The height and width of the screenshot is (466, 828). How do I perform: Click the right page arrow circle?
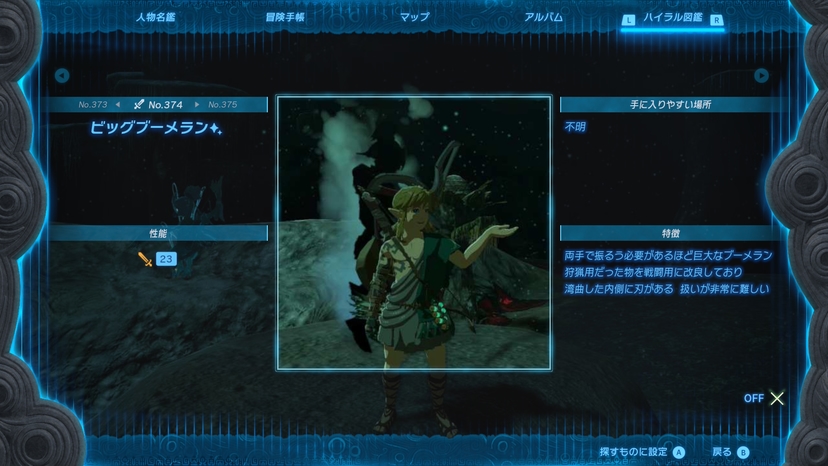click(x=762, y=76)
